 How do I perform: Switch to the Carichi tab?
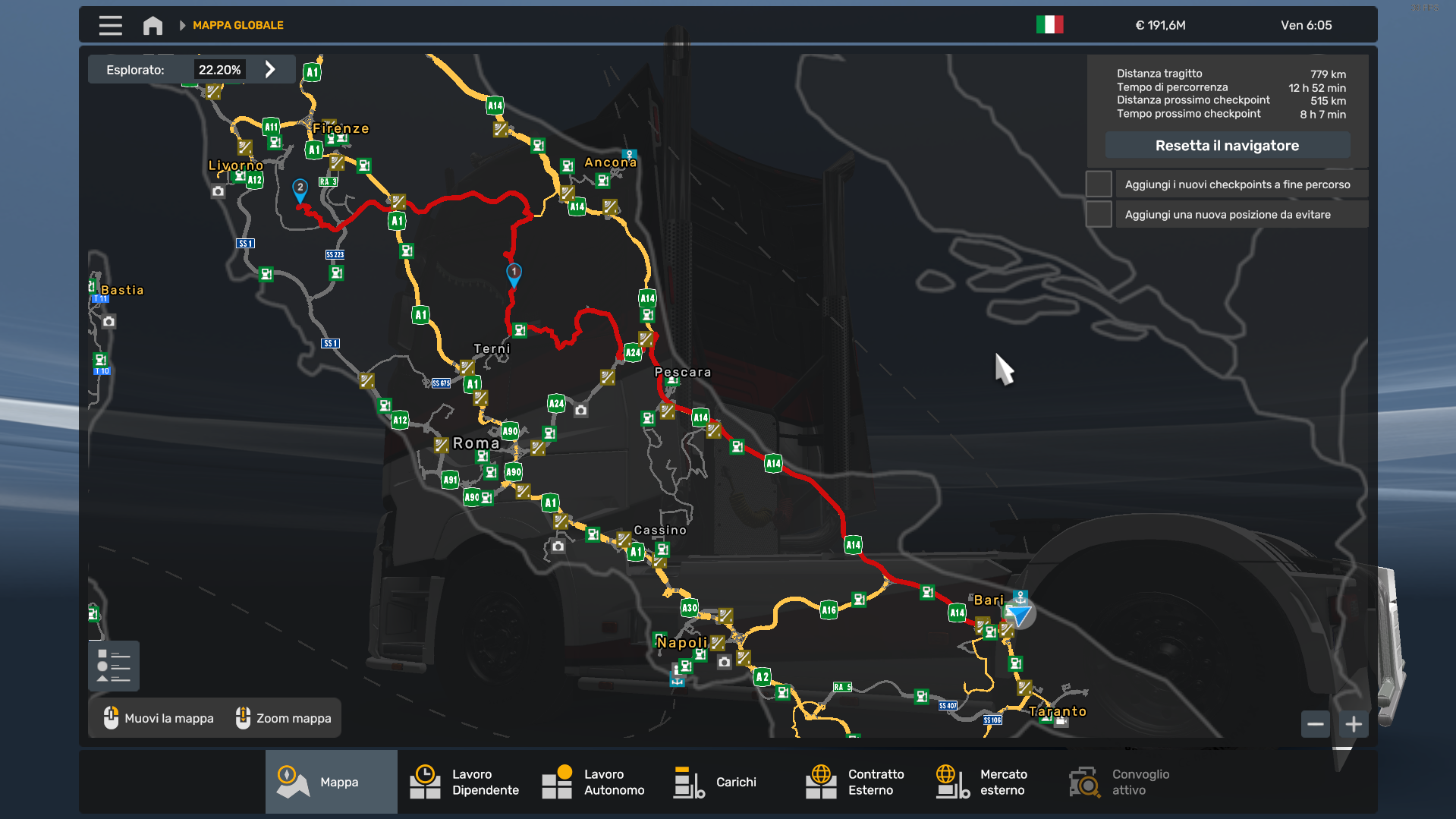pyautogui.click(x=687, y=781)
